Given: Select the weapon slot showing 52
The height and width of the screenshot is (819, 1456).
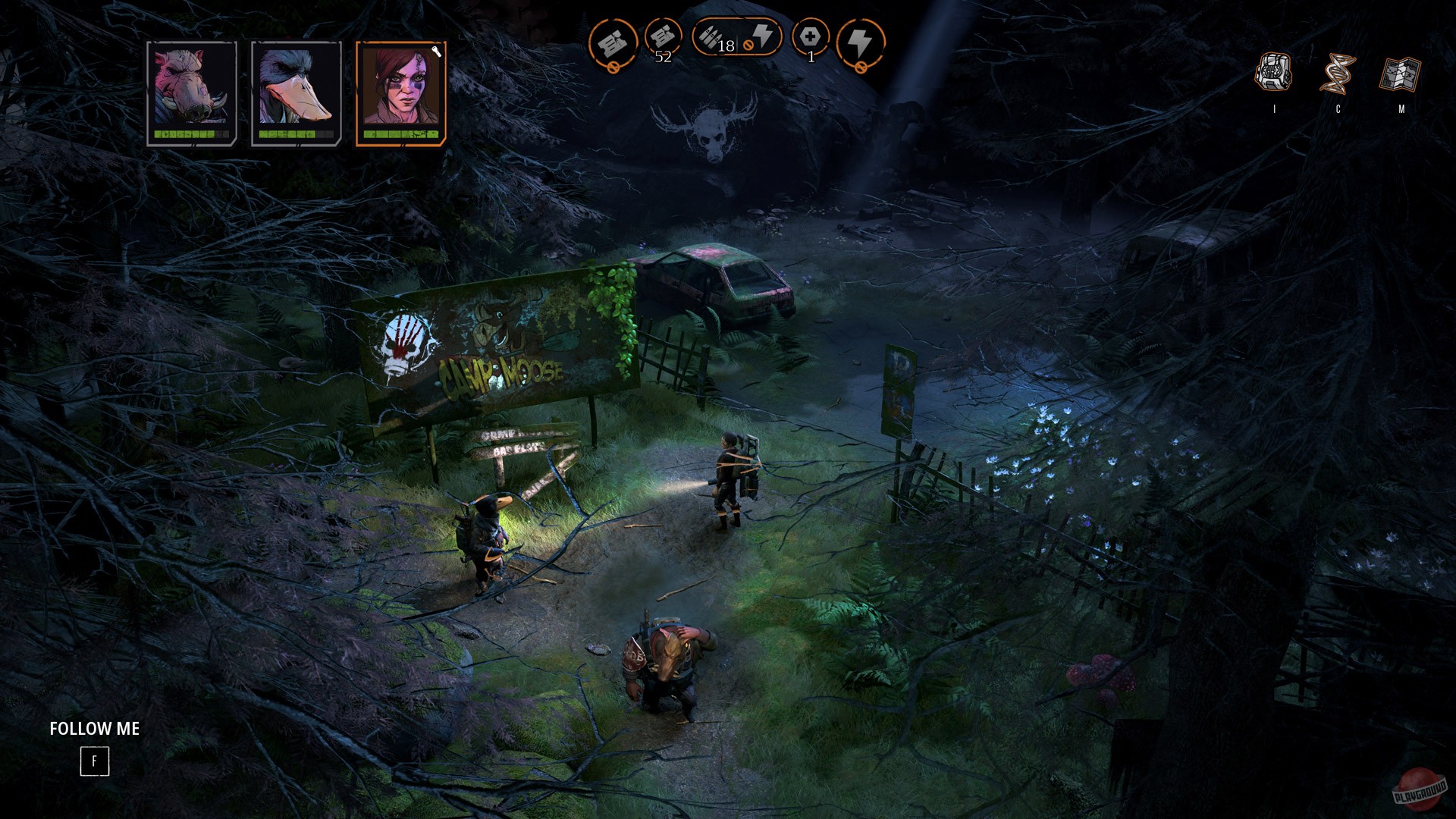Looking at the screenshot, I should click(x=663, y=38).
